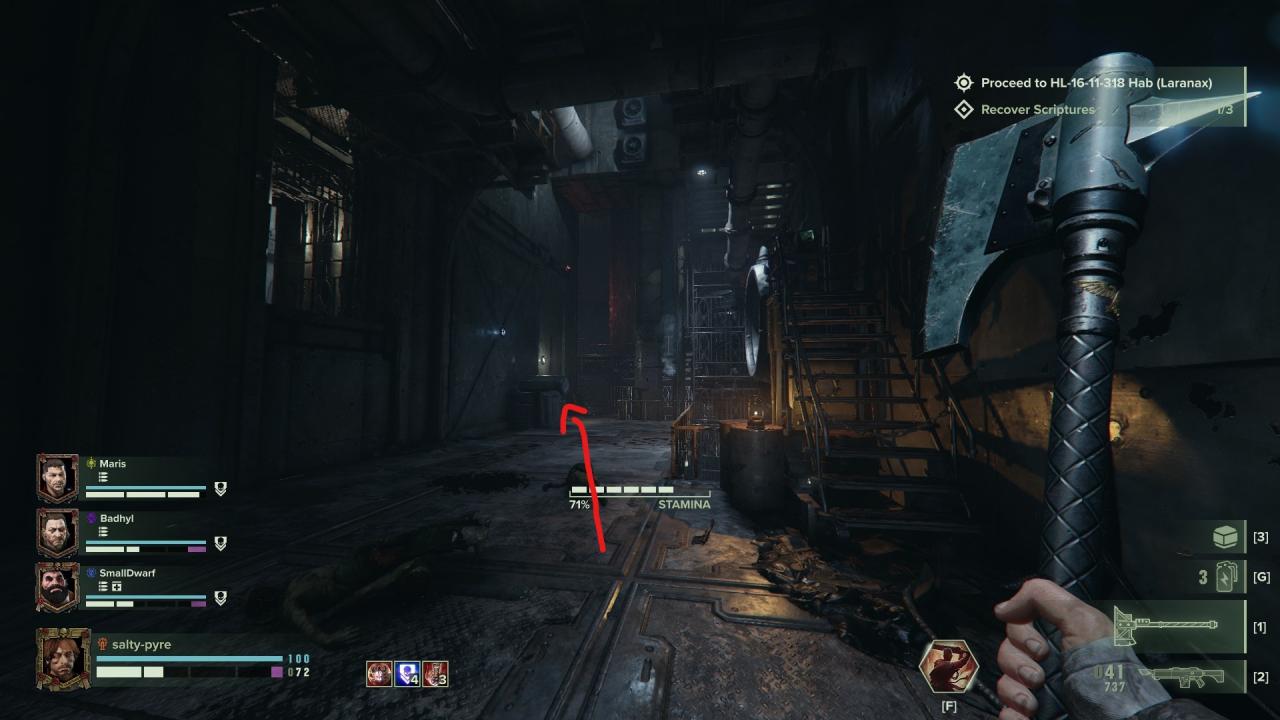
Task: Click Maris's teammate portrait
Action: coord(57,478)
